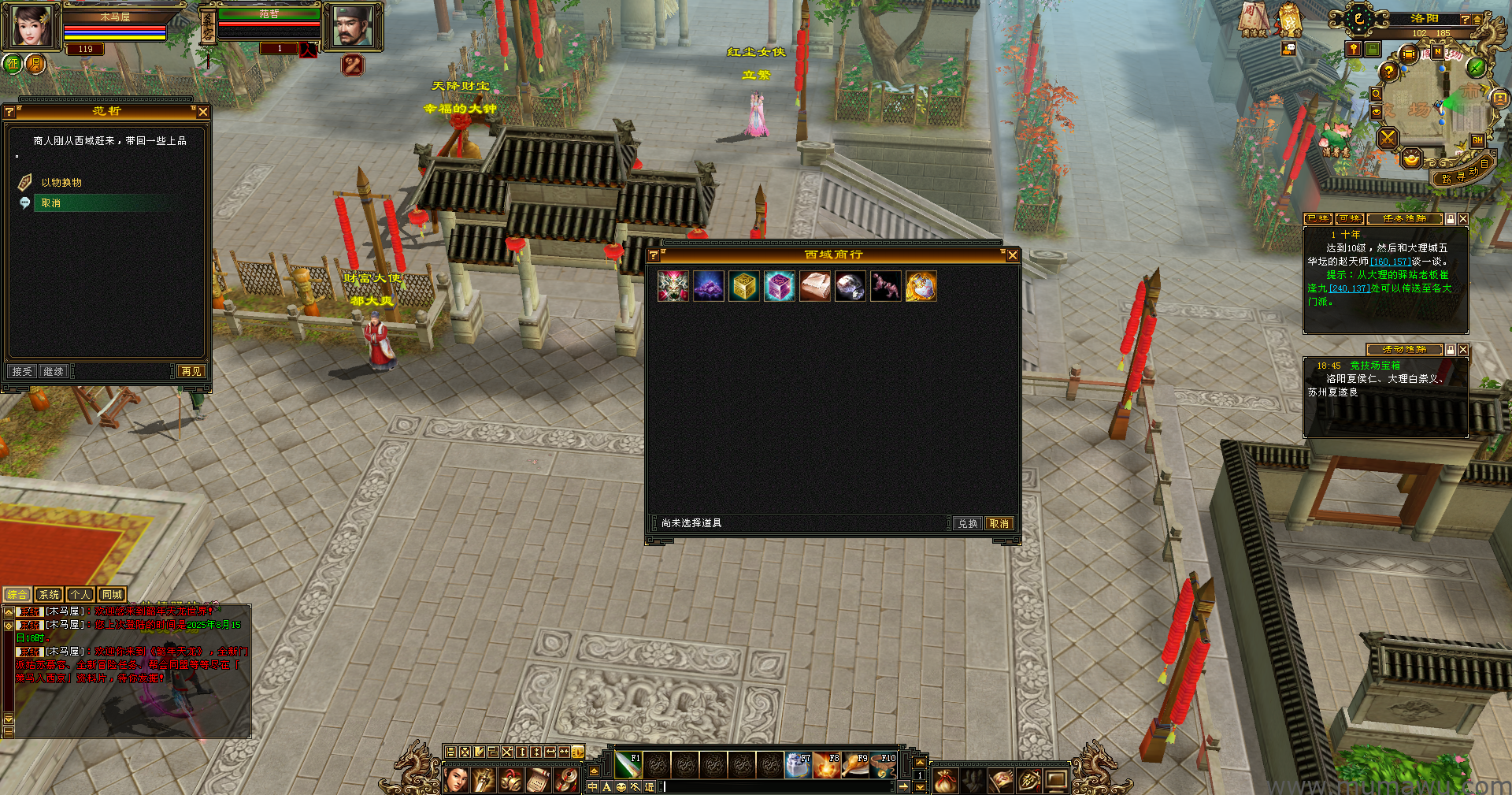Cancel the 西域商行 exchange with 取消
Viewport: 1512px width, 795px height.
click(x=999, y=523)
